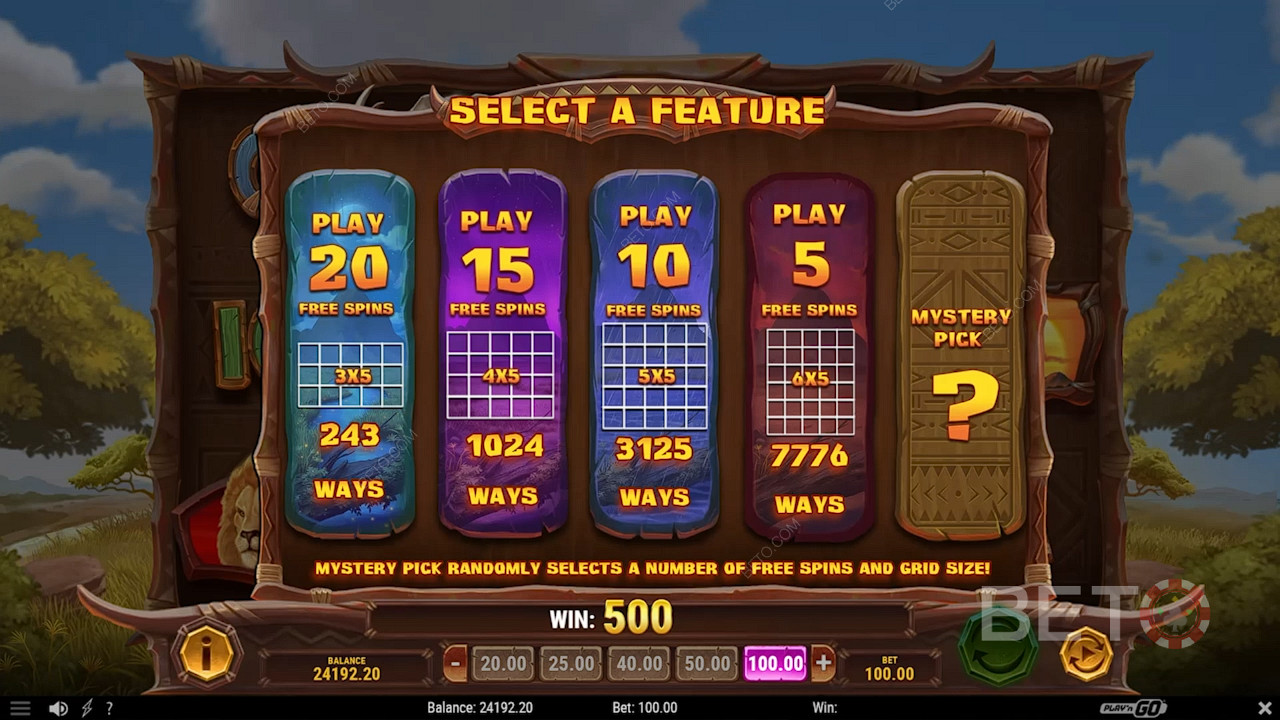This screenshot has width=1280, height=720.
Task: Set the bet to 25.00
Action: click(x=571, y=663)
